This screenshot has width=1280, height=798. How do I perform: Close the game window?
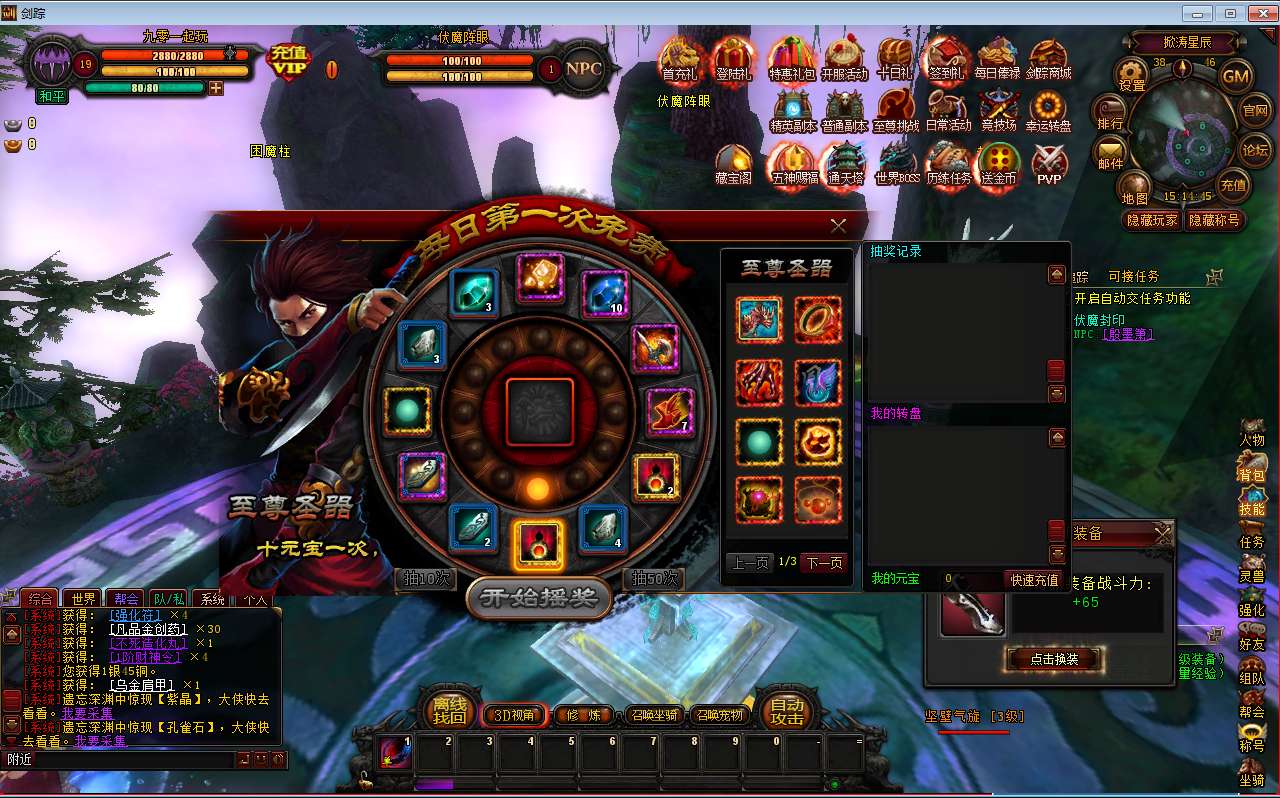click(x=1258, y=13)
